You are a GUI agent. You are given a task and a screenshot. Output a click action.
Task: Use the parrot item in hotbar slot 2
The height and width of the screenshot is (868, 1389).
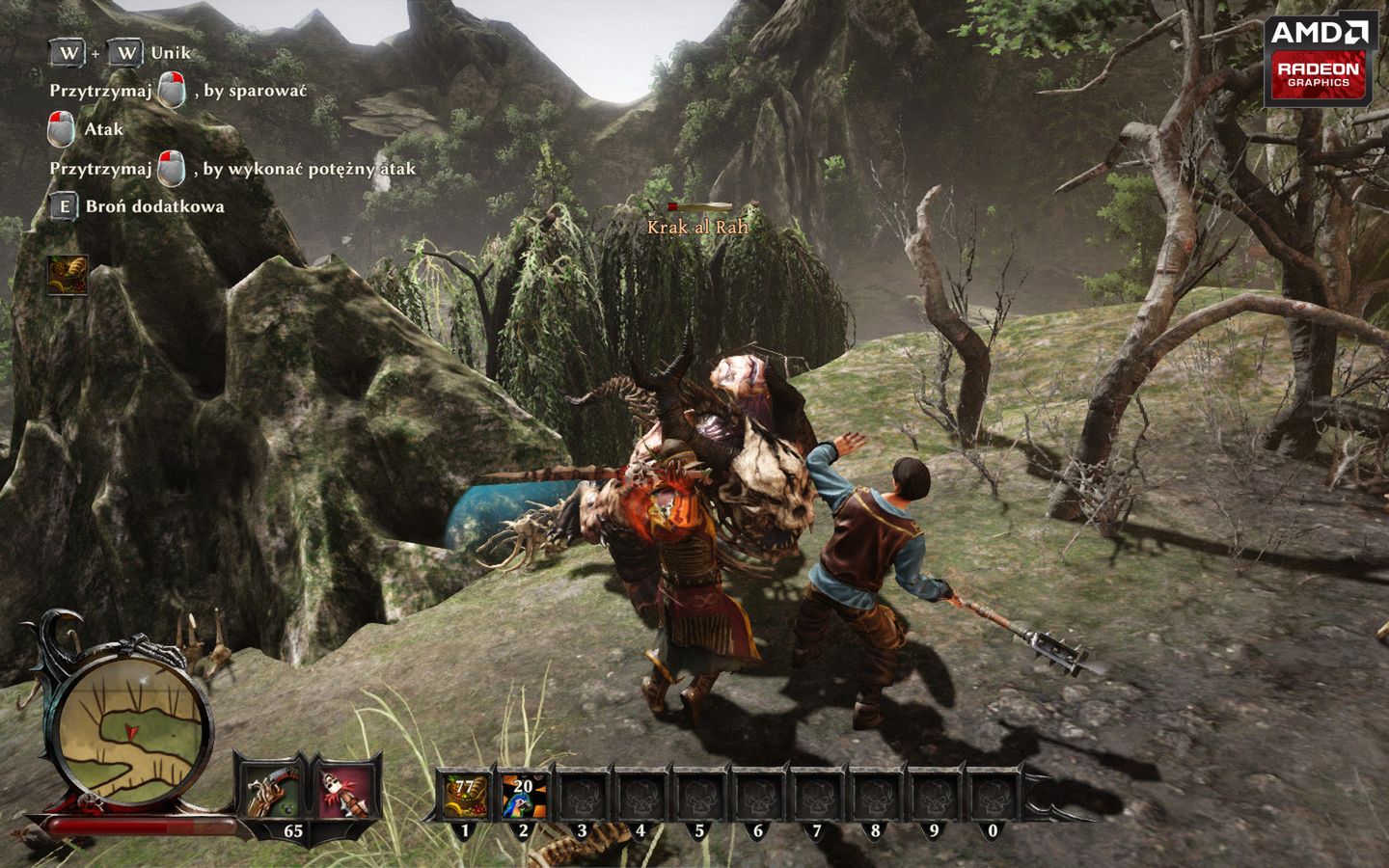524,795
